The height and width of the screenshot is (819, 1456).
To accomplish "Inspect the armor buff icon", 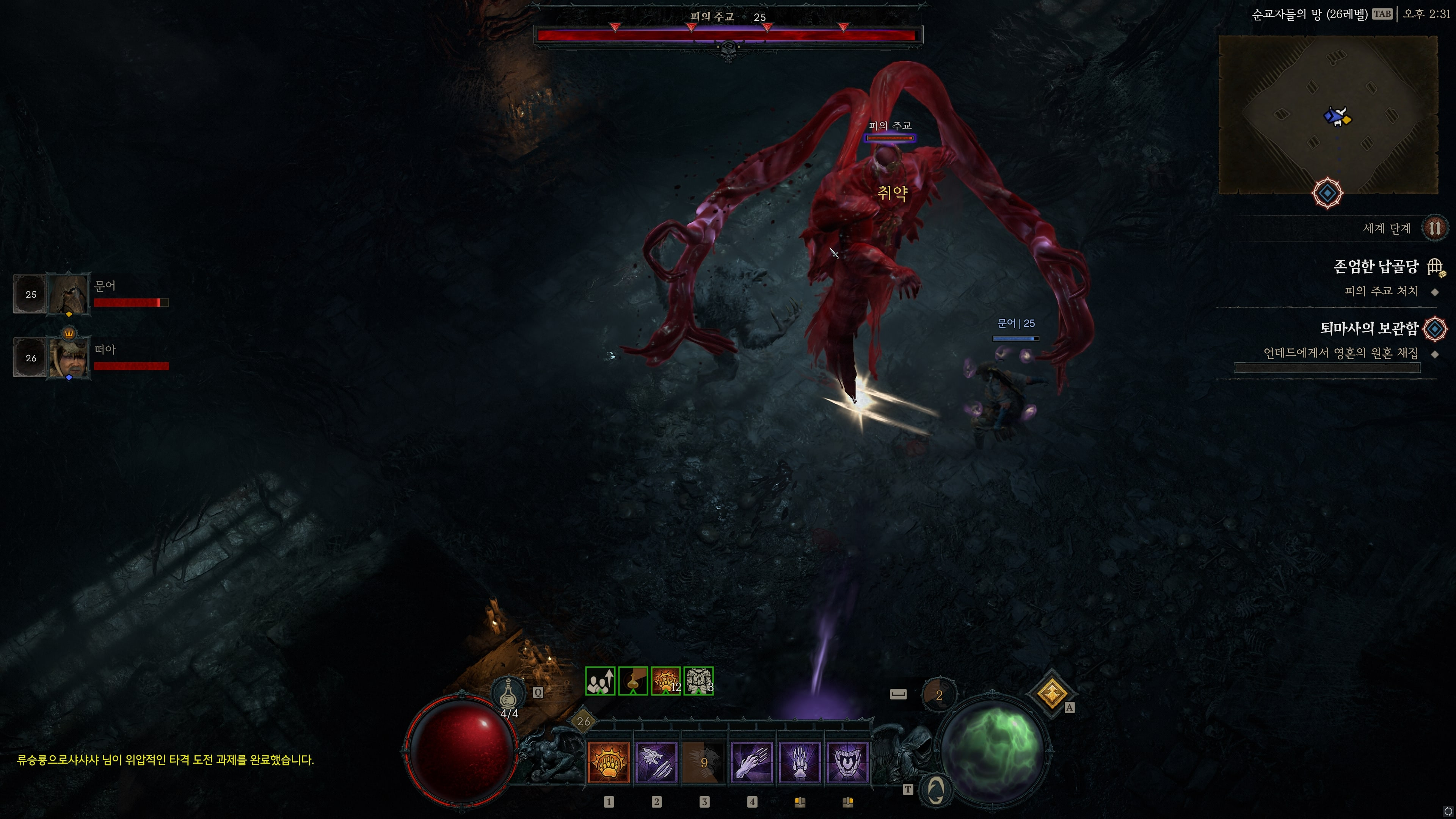I will 698,681.
